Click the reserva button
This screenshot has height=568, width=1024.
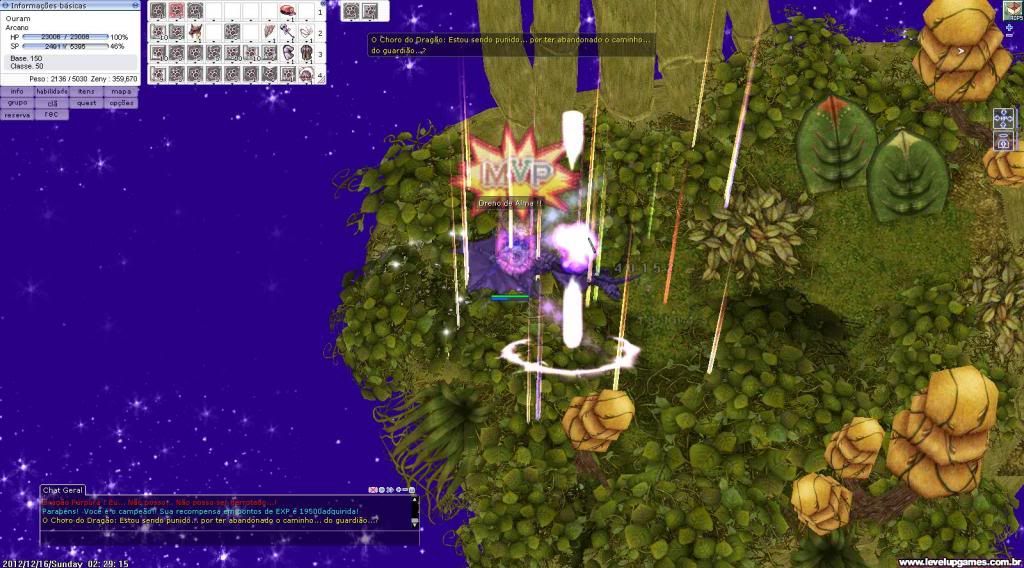17,115
